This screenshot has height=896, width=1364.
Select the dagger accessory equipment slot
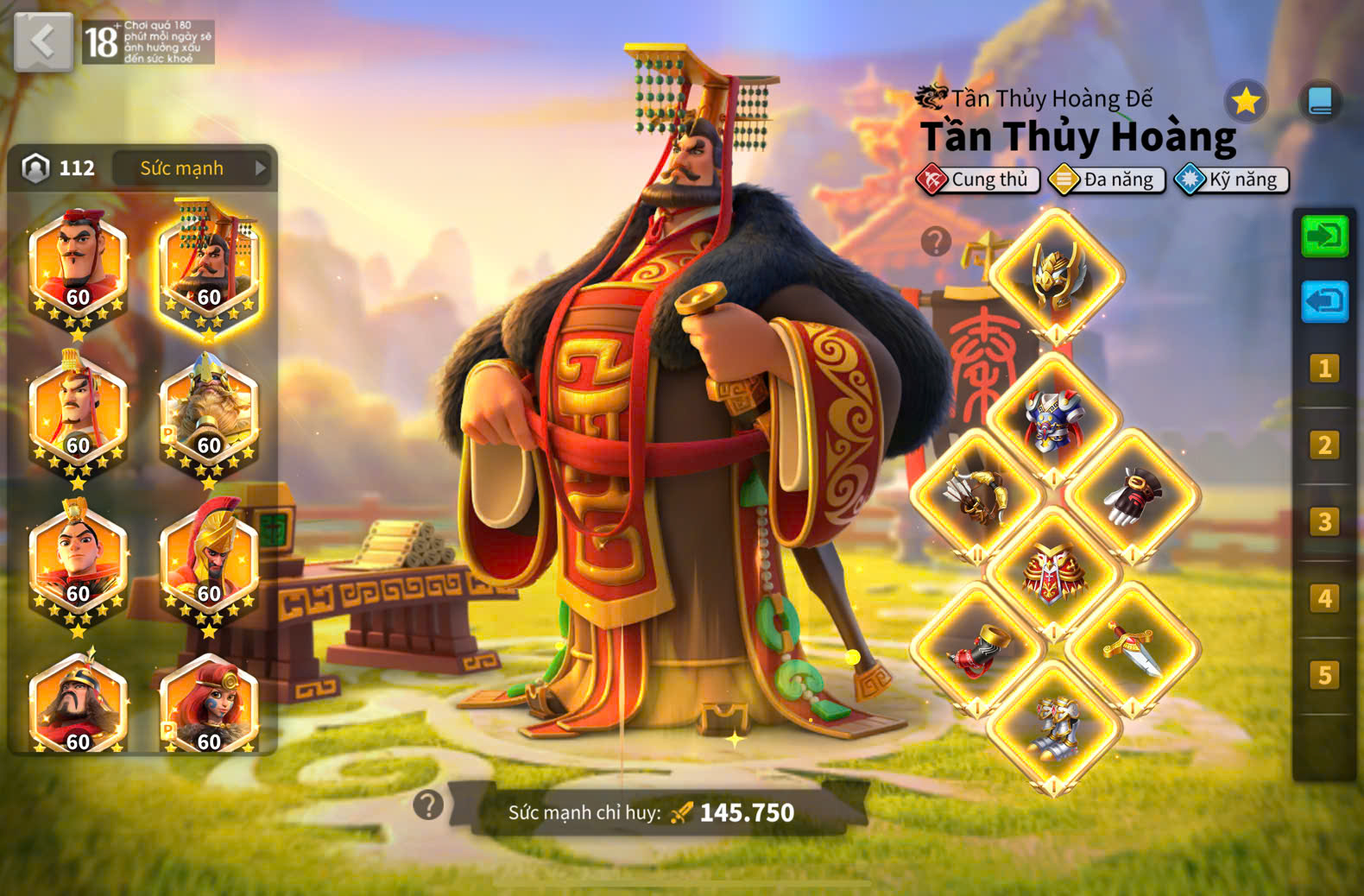point(1132,649)
